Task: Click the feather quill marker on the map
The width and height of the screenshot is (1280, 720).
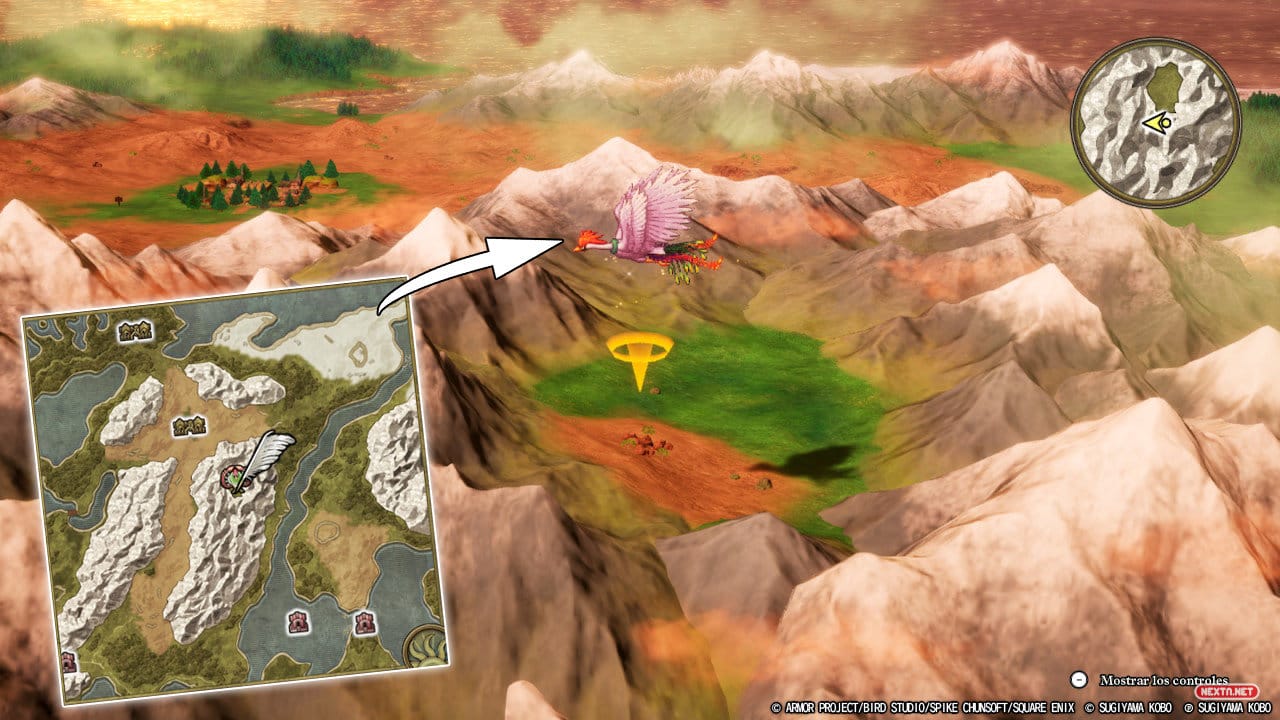Action: pyautogui.click(x=262, y=460)
